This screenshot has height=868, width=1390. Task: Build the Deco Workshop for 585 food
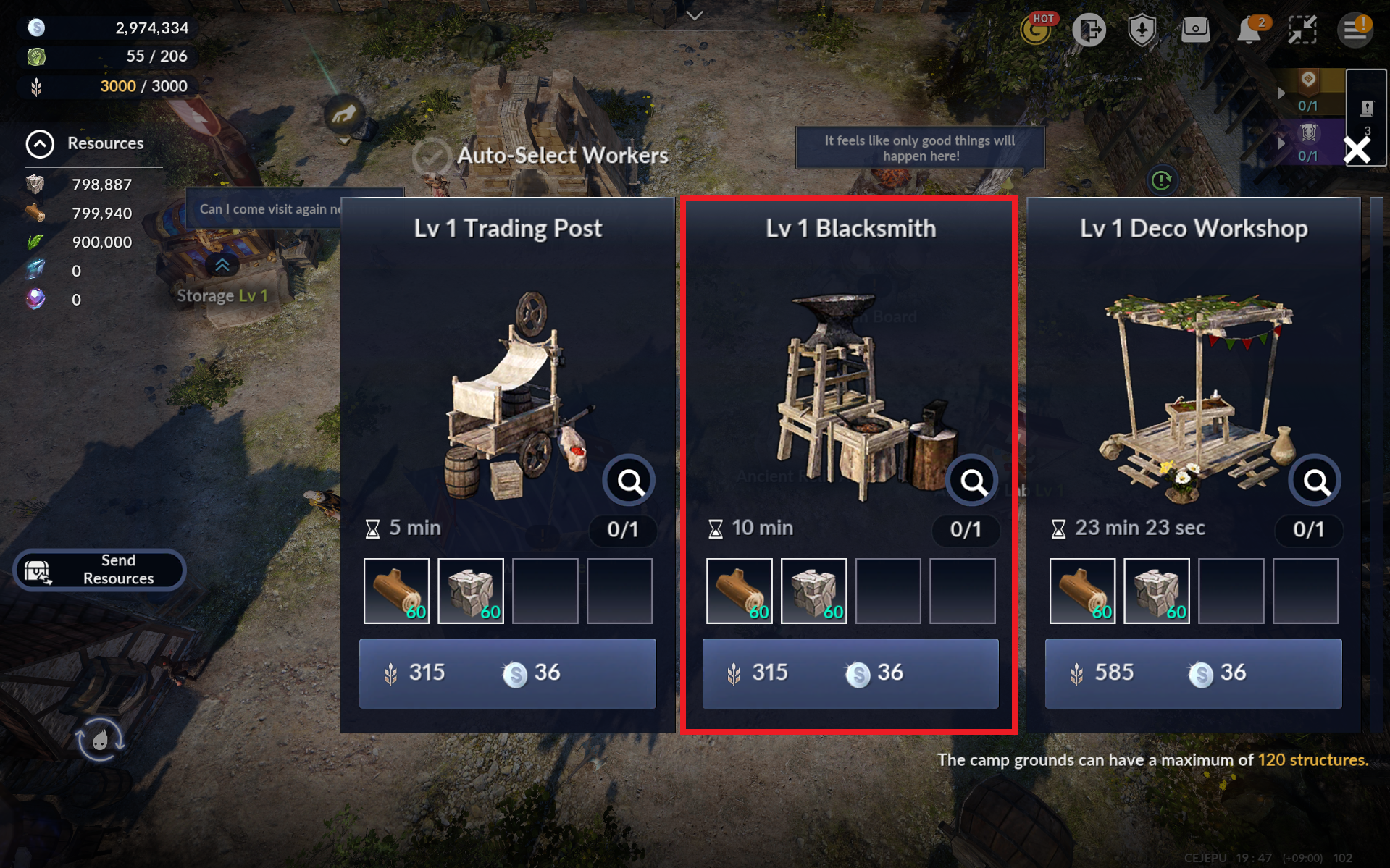tap(1193, 673)
